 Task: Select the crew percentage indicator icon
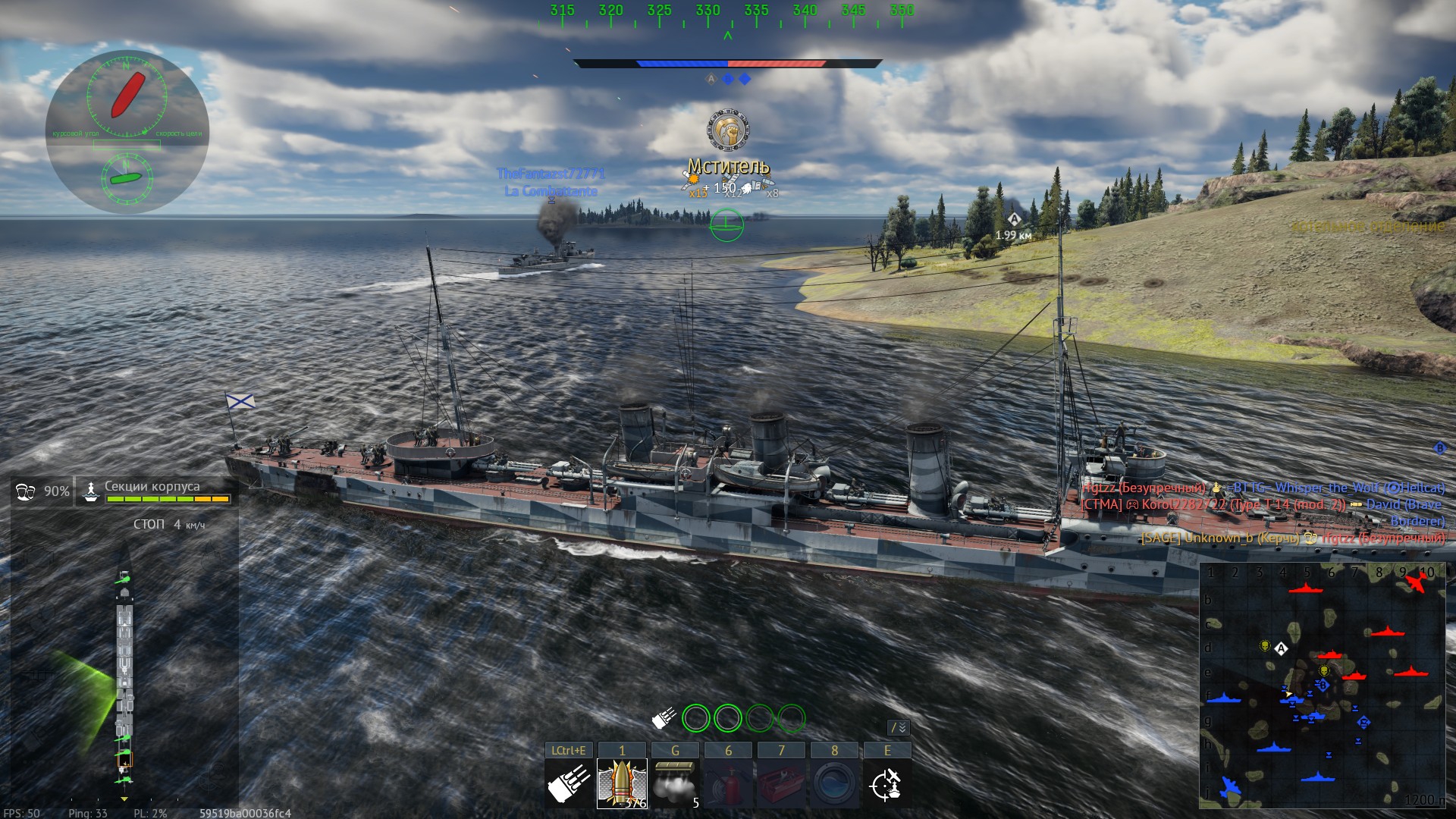pyautogui.click(x=25, y=491)
